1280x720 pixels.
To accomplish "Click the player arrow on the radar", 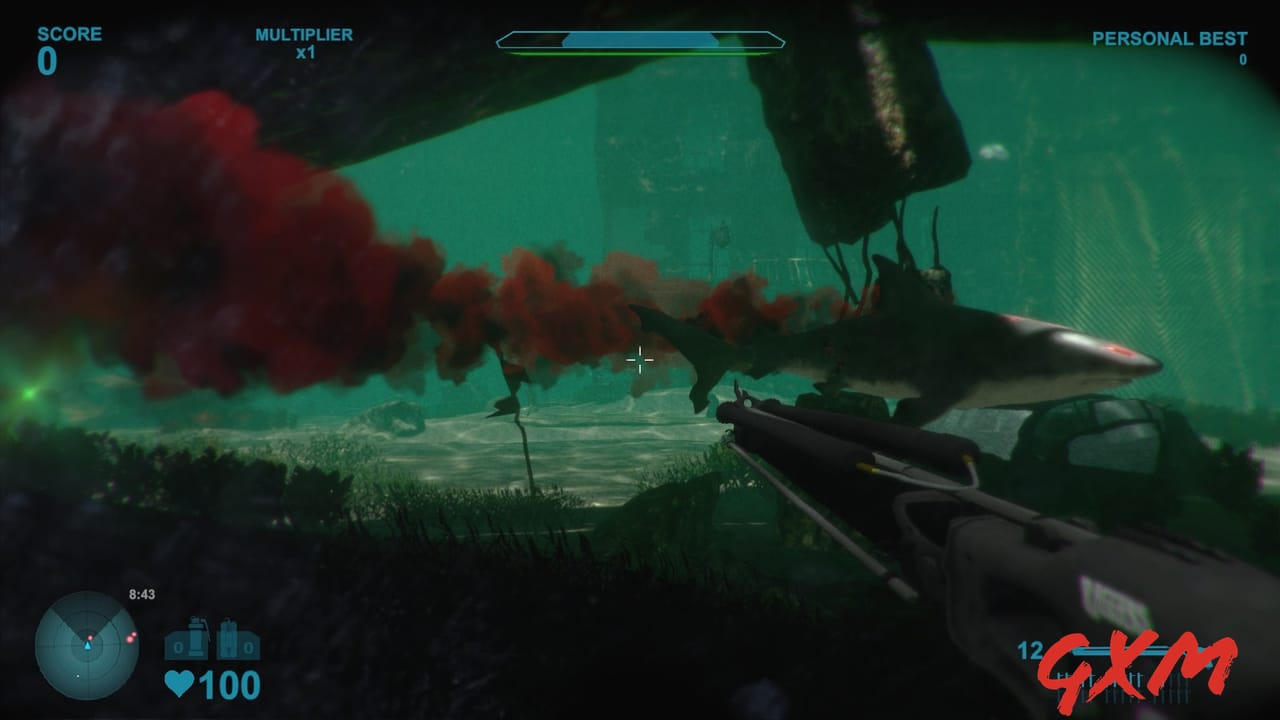I will coord(88,648).
